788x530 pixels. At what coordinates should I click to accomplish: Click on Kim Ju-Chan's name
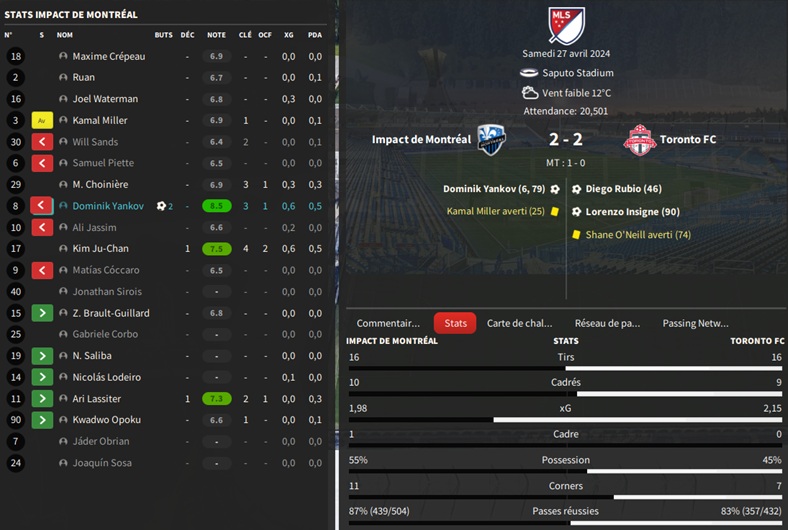click(101, 249)
